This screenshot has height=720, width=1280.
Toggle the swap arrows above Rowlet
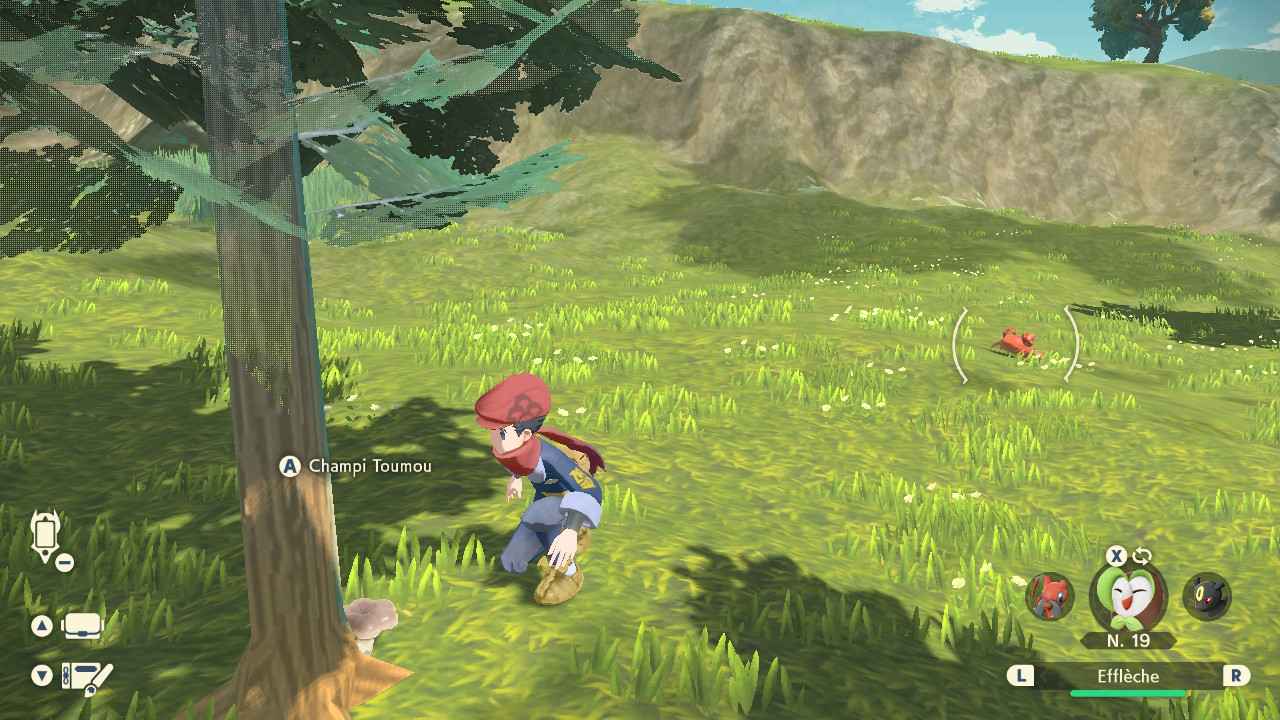1142,556
